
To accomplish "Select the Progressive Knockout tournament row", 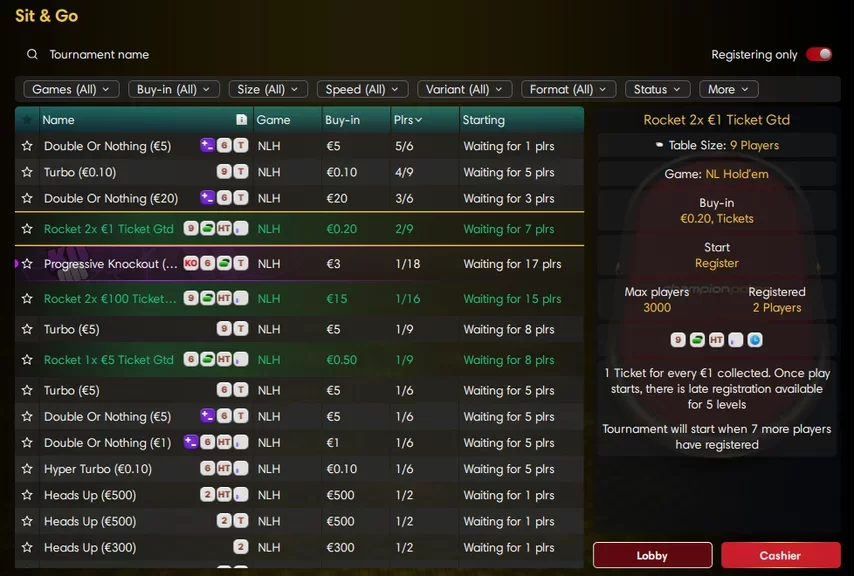I will coord(300,264).
